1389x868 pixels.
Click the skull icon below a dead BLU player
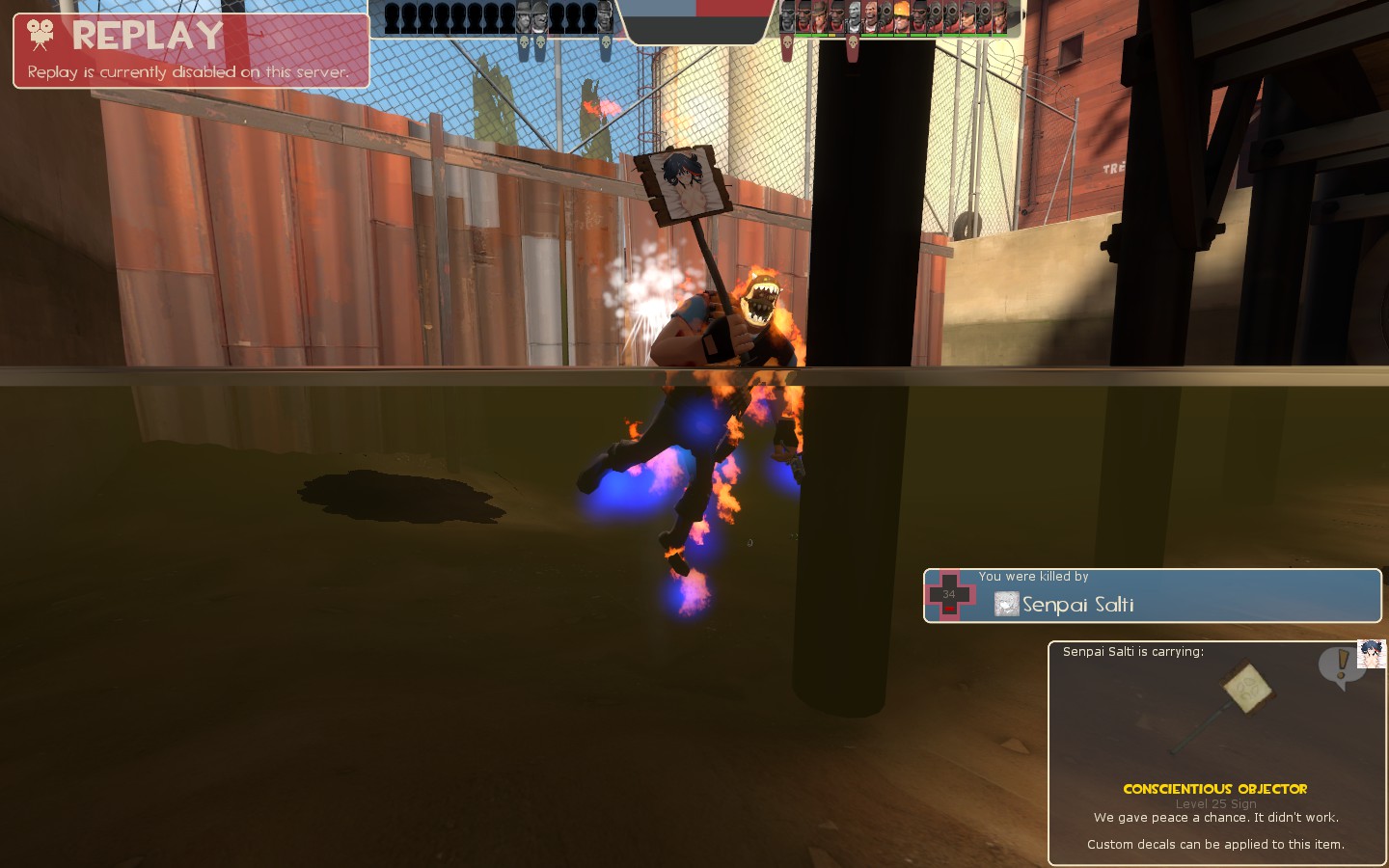pos(525,43)
